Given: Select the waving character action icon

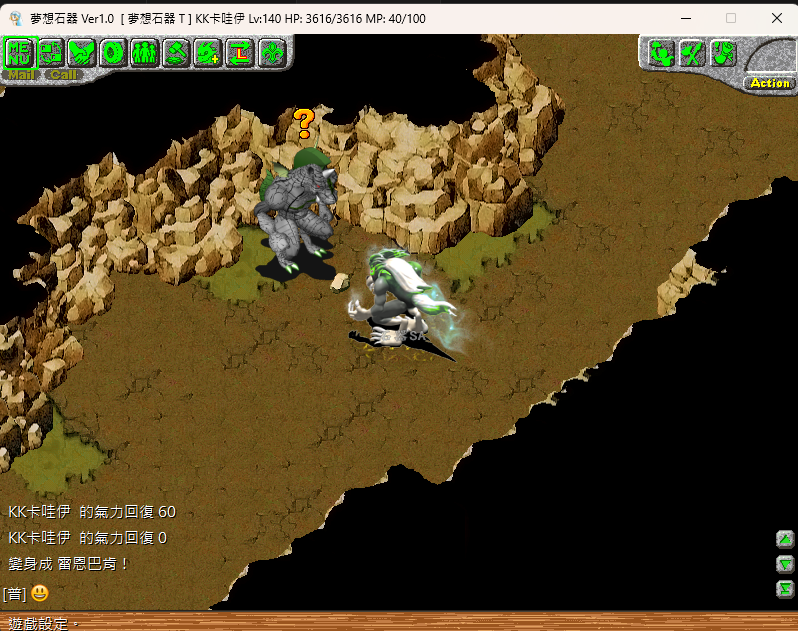Looking at the screenshot, I should pos(663,53).
